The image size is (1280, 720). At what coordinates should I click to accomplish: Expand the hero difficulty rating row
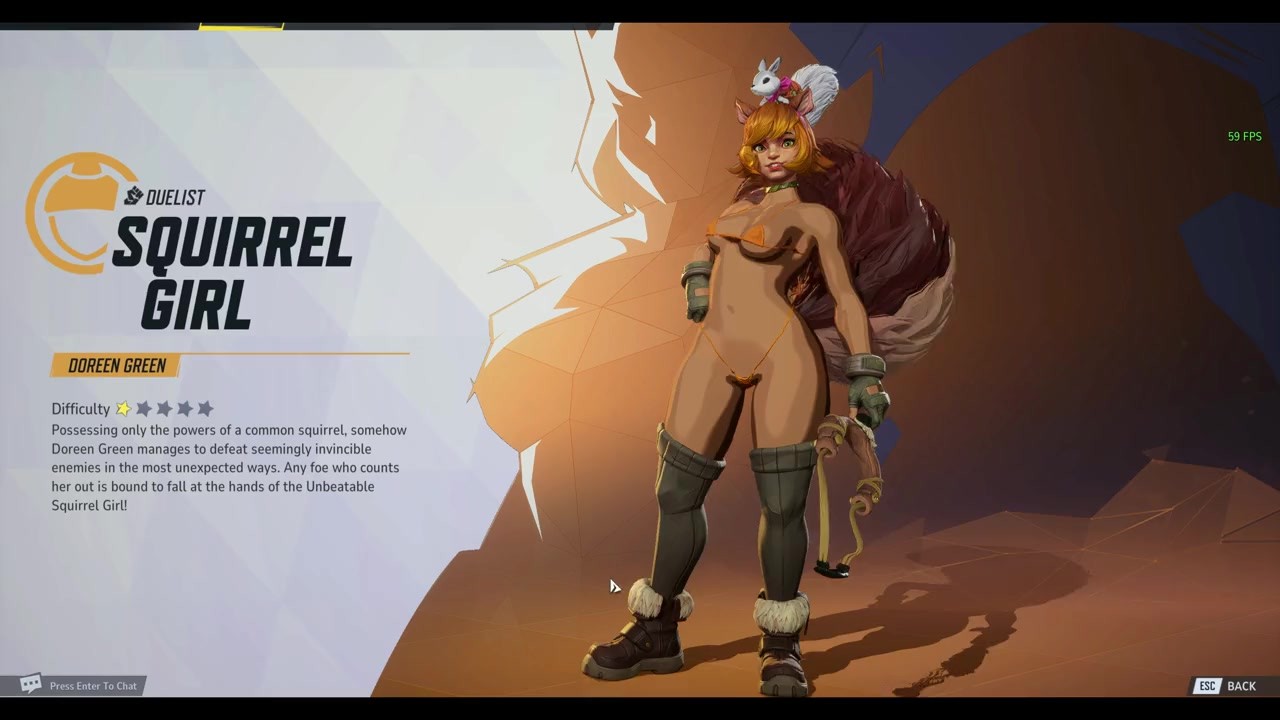coord(130,408)
